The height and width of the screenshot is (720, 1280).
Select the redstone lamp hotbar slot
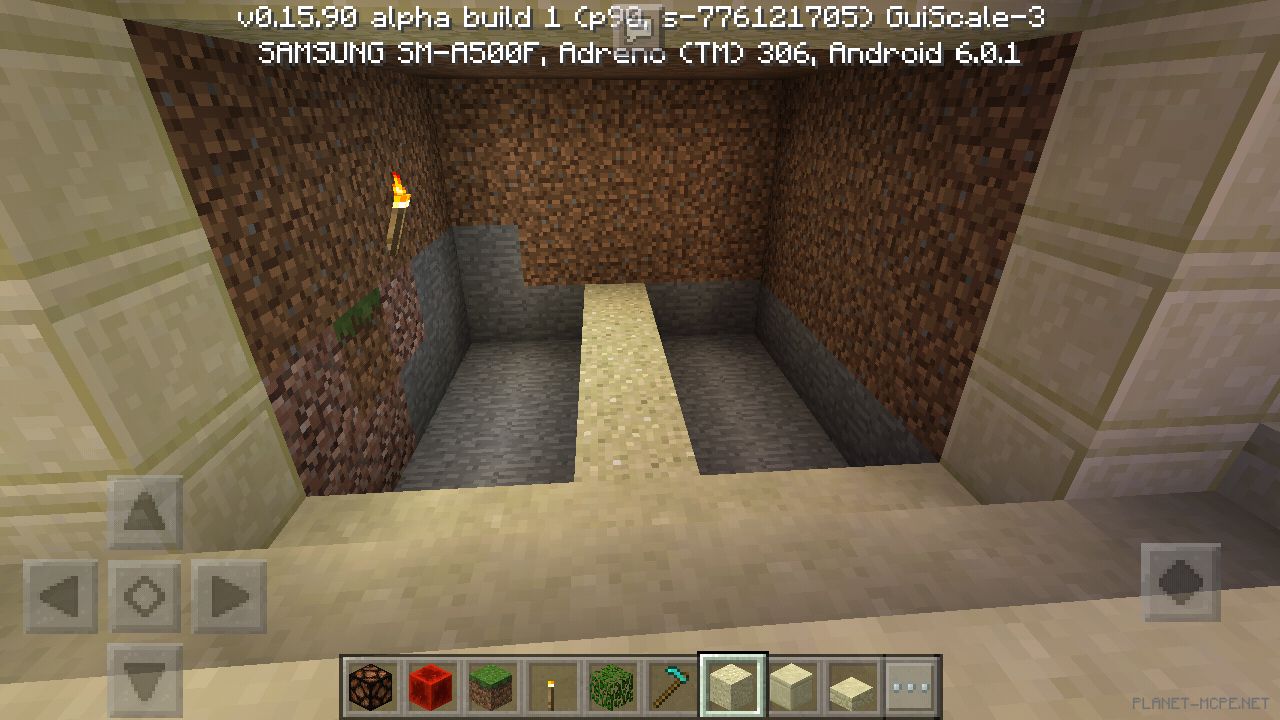click(372, 687)
